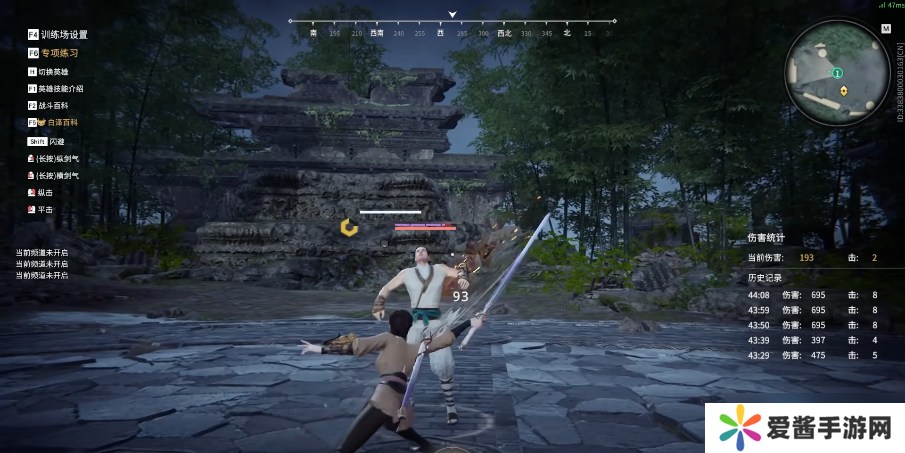Click the 爱酱手游网 watermark logo
Screen dimensions: 905x453
800,428
